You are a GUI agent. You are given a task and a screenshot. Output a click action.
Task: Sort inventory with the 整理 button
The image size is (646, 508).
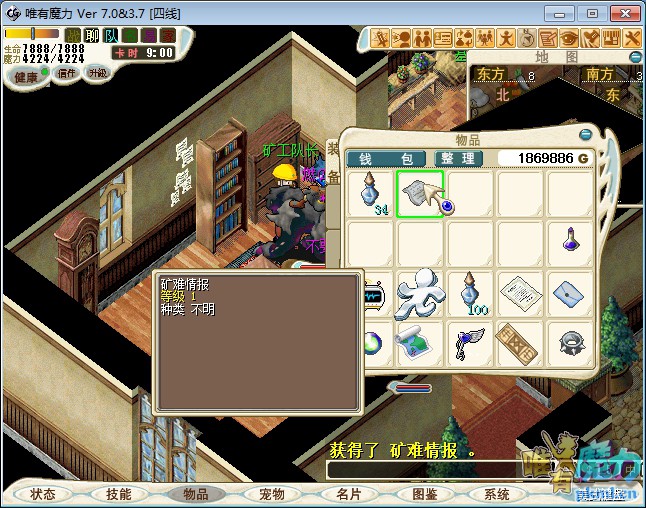click(459, 159)
